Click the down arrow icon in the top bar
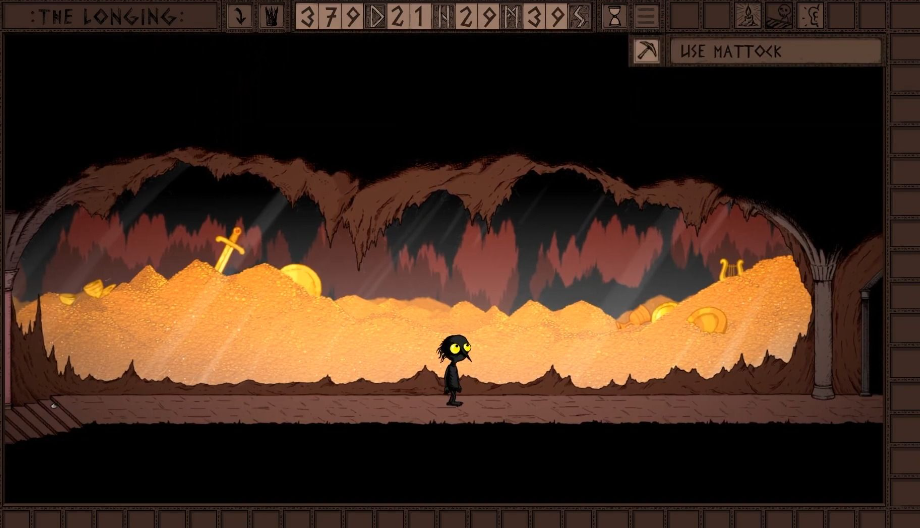The width and height of the screenshot is (920, 528). [x=240, y=16]
